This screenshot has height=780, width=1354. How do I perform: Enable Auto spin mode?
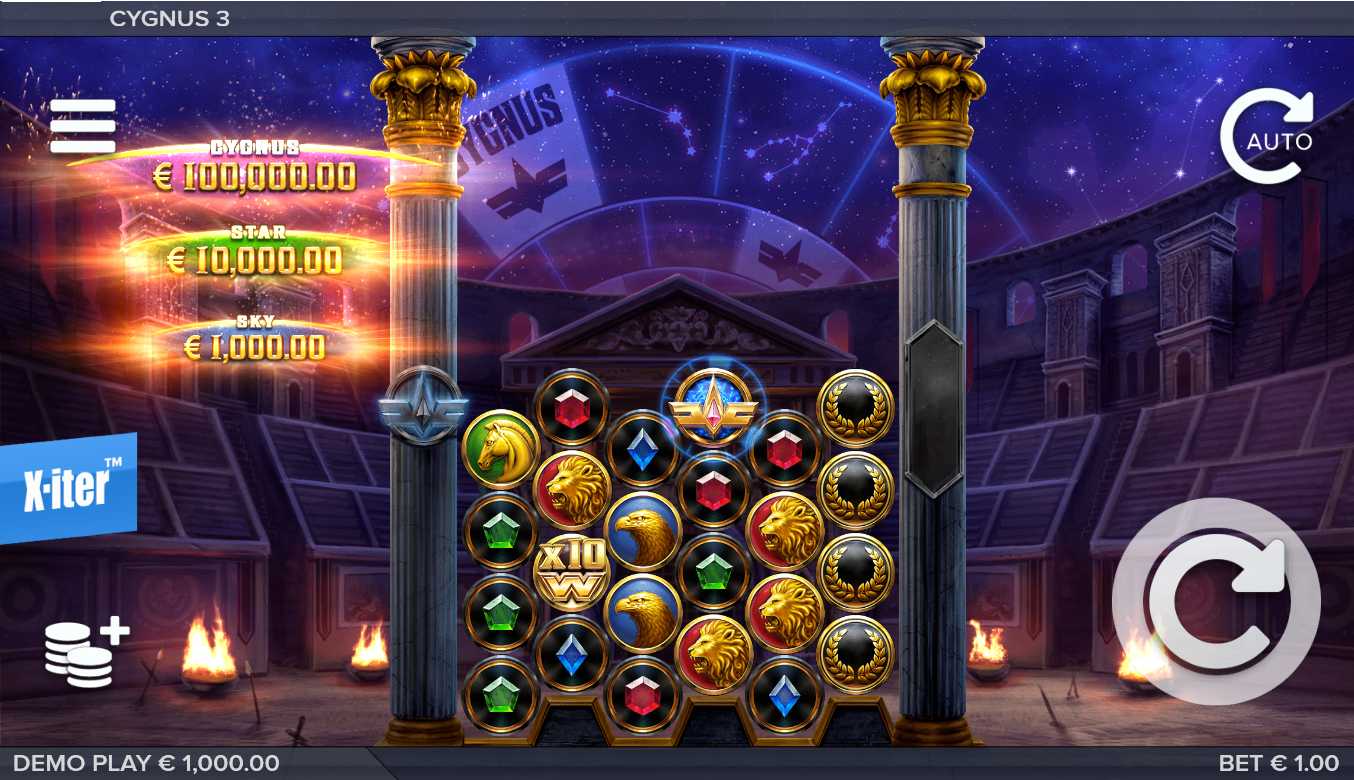(1267, 137)
